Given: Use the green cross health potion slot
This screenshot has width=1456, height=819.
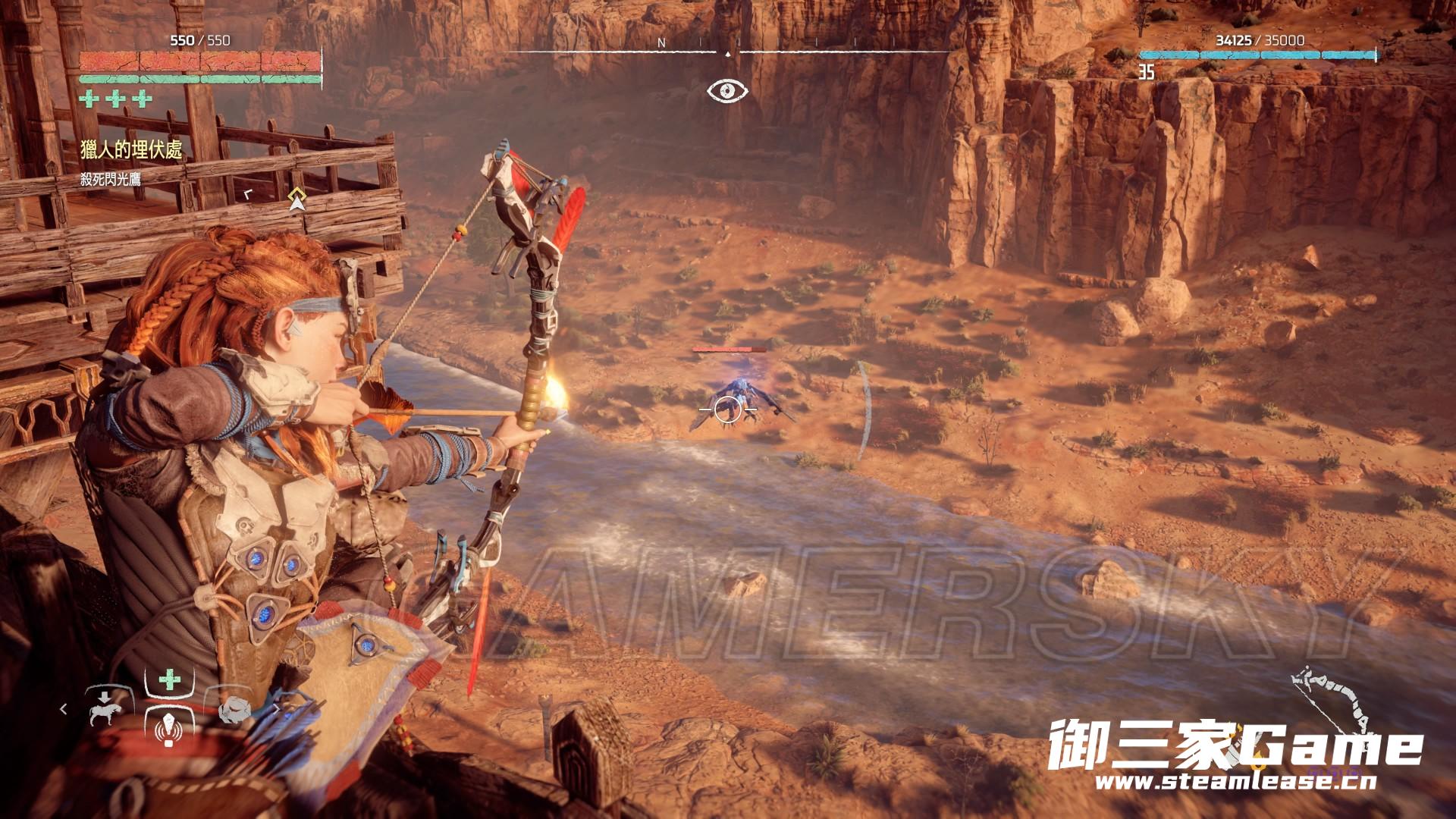Looking at the screenshot, I should [170, 679].
